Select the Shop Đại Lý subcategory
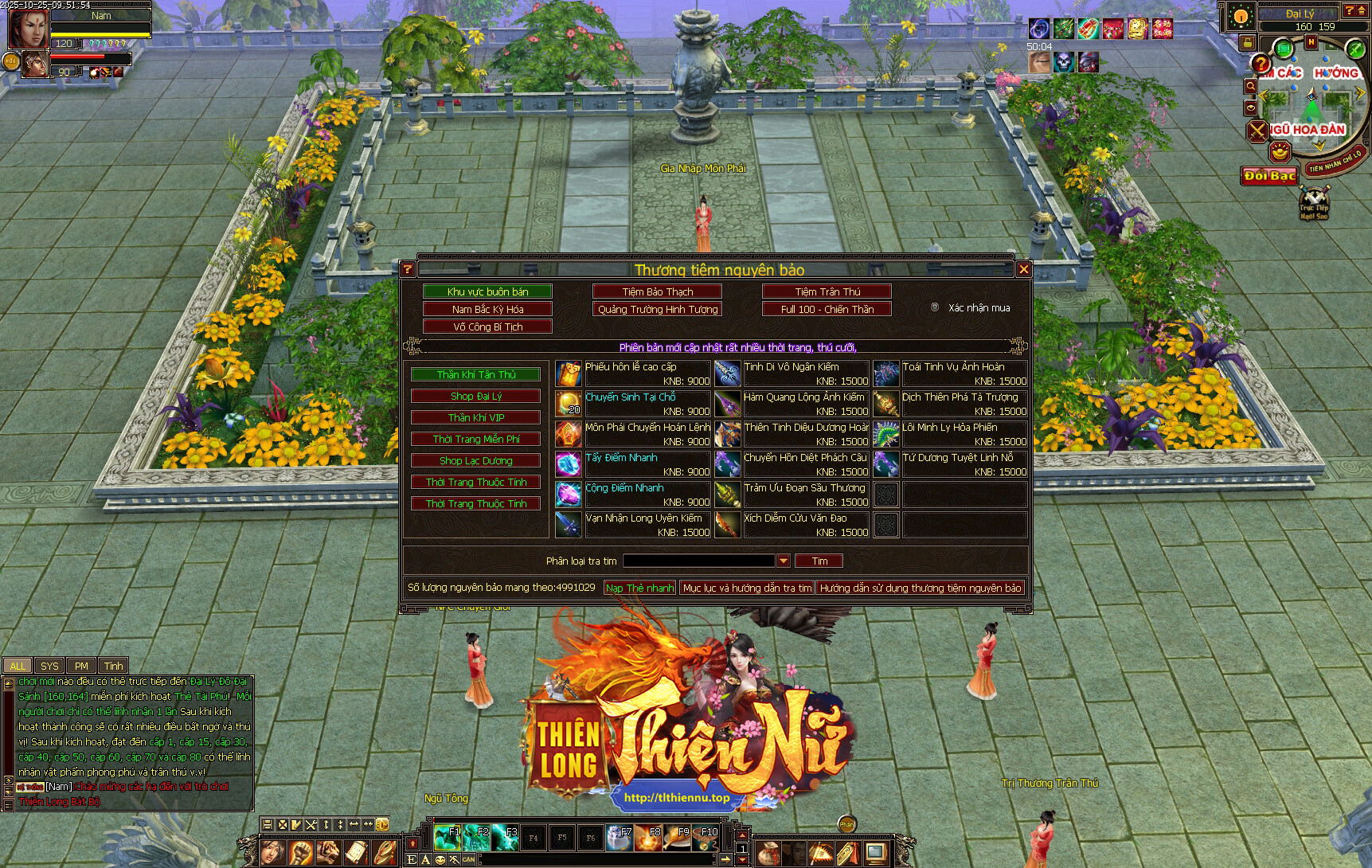The image size is (1372, 868). (x=476, y=396)
